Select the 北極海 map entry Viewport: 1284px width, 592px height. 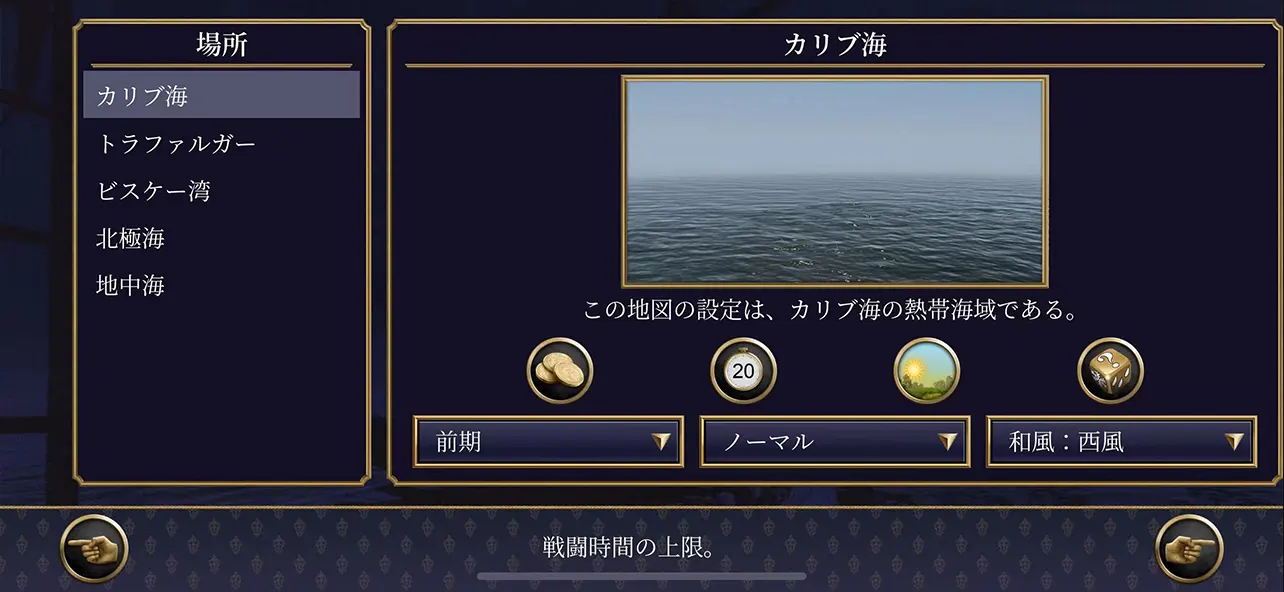point(221,238)
